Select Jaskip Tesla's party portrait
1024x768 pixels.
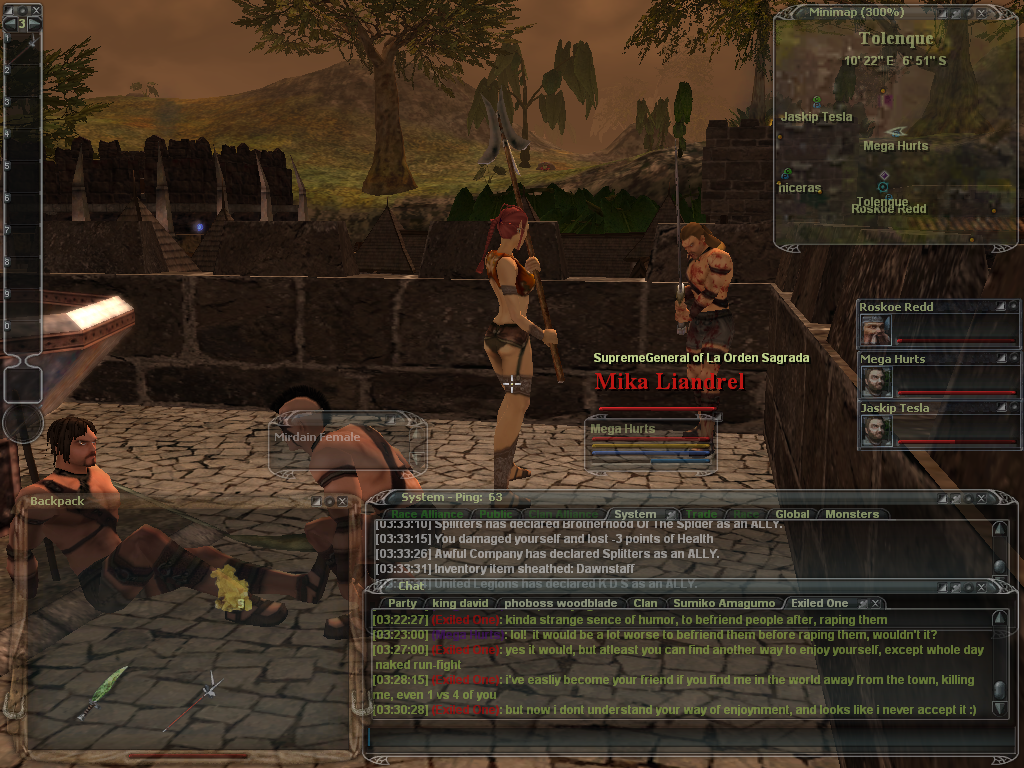coord(875,430)
